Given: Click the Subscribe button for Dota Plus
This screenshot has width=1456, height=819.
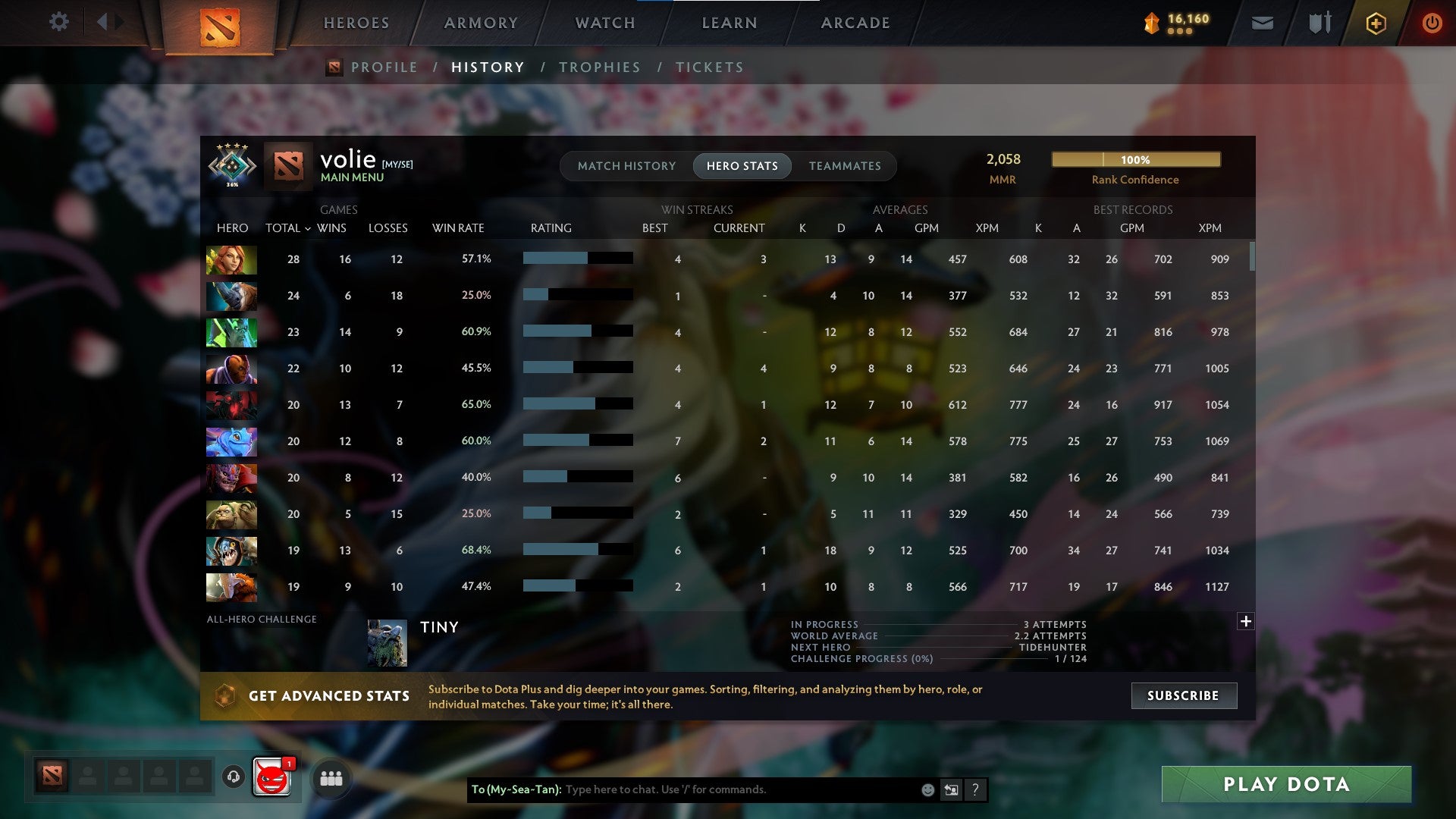Looking at the screenshot, I should coord(1183,695).
